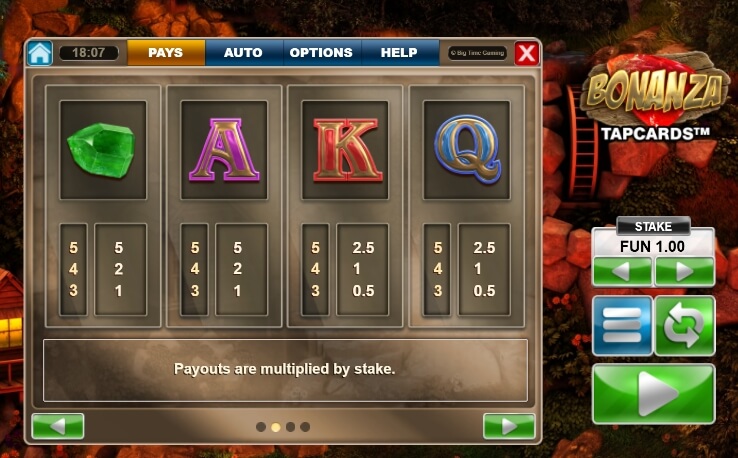Go to the previous paytable page
Viewport: 738px width, 458px height.
point(57,426)
